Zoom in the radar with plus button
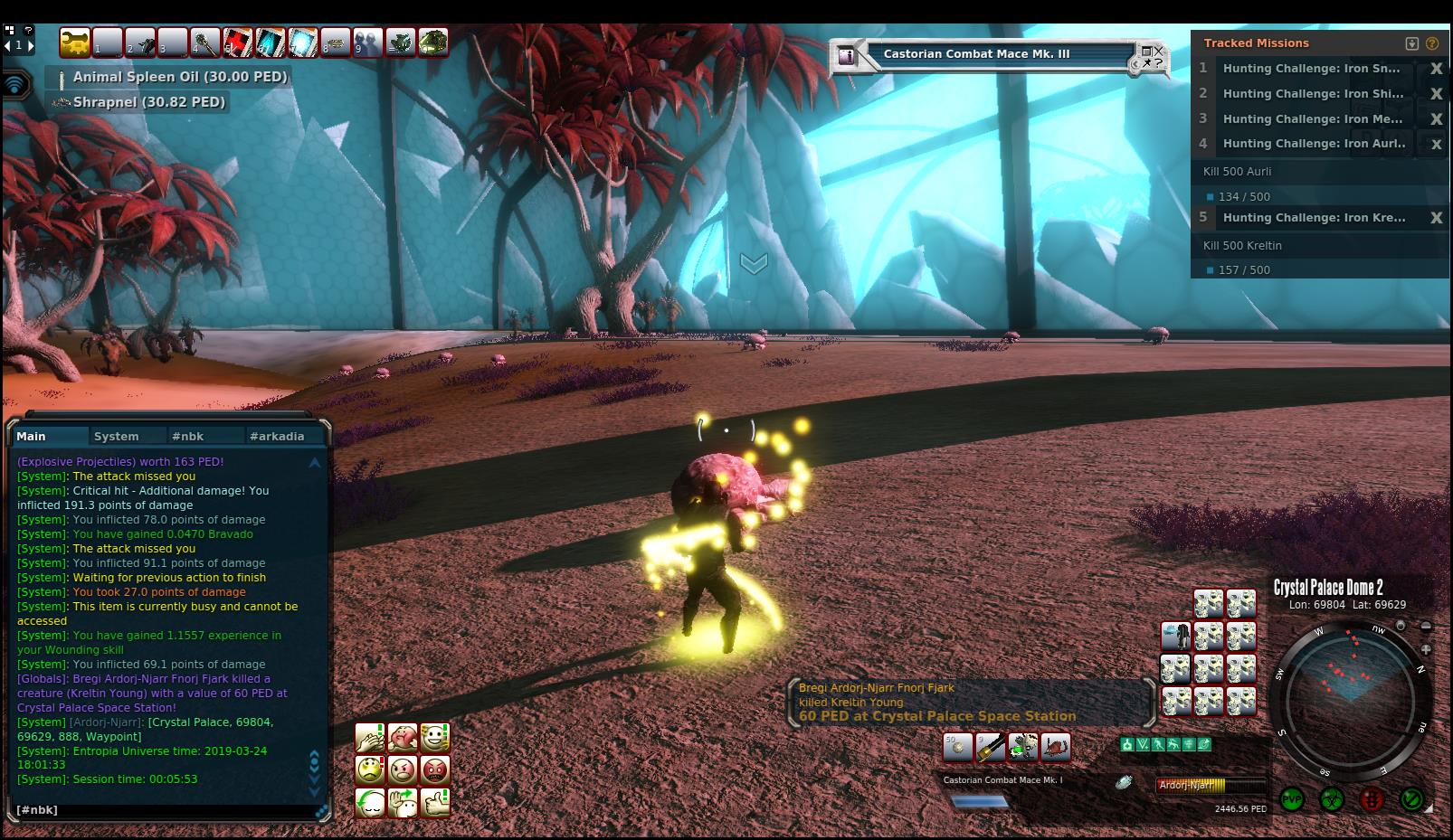 coord(1426,649)
